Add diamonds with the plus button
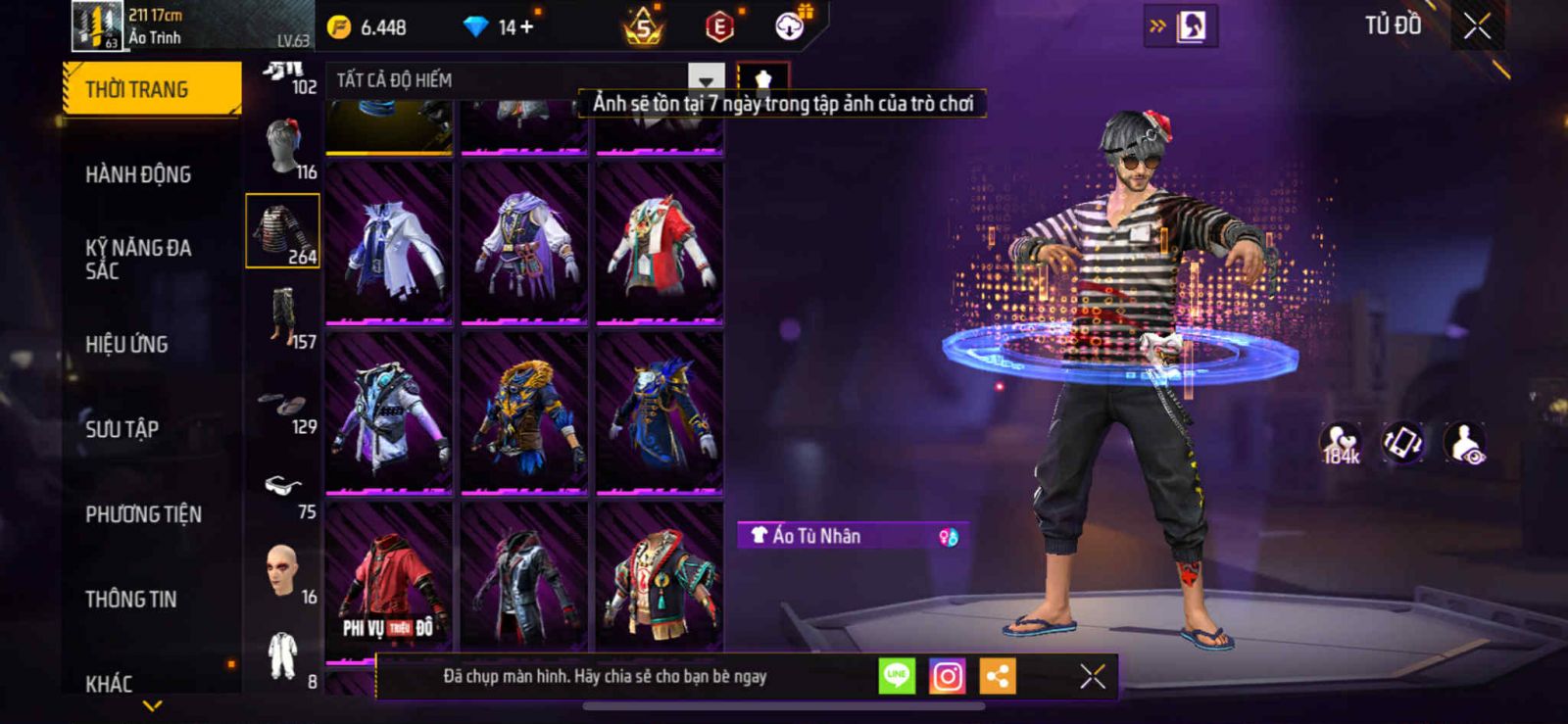Screen dimensions: 1568x724 [x=527, y=27]
